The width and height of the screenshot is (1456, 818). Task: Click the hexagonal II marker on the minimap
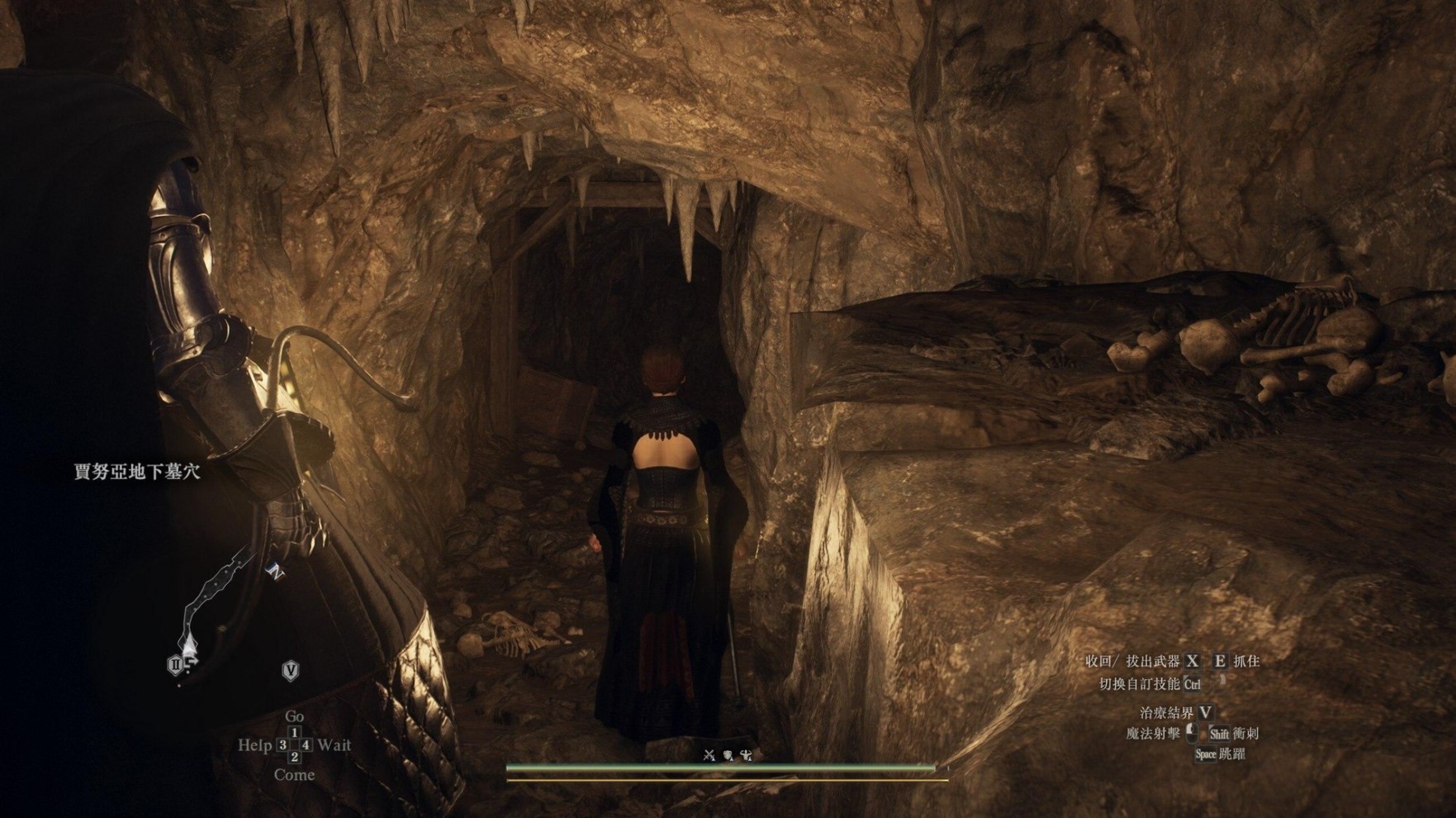point(175,664)
